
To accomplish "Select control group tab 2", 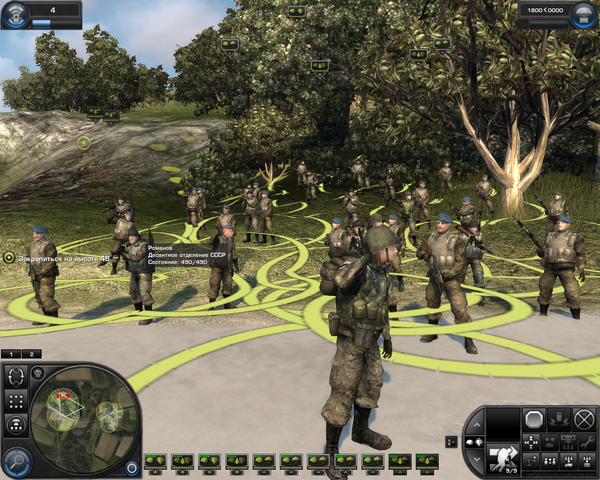I will click(x=32, y=354).
